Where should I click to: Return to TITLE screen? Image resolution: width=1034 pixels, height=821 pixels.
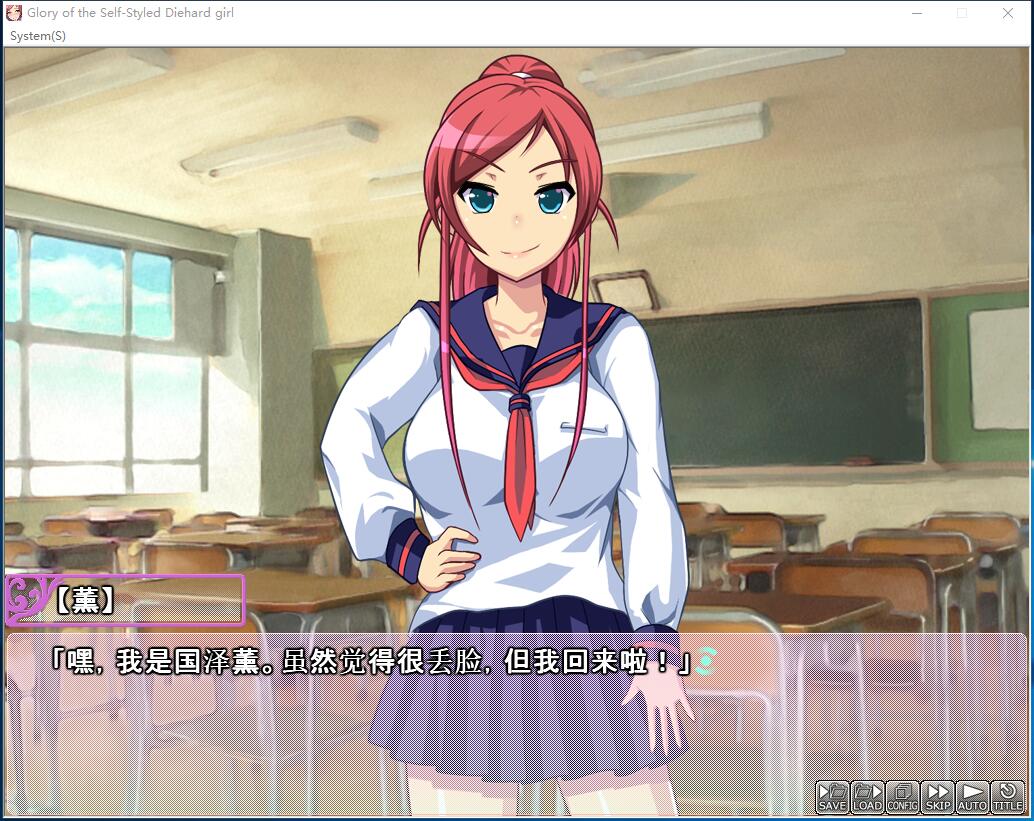(1008, 797)
